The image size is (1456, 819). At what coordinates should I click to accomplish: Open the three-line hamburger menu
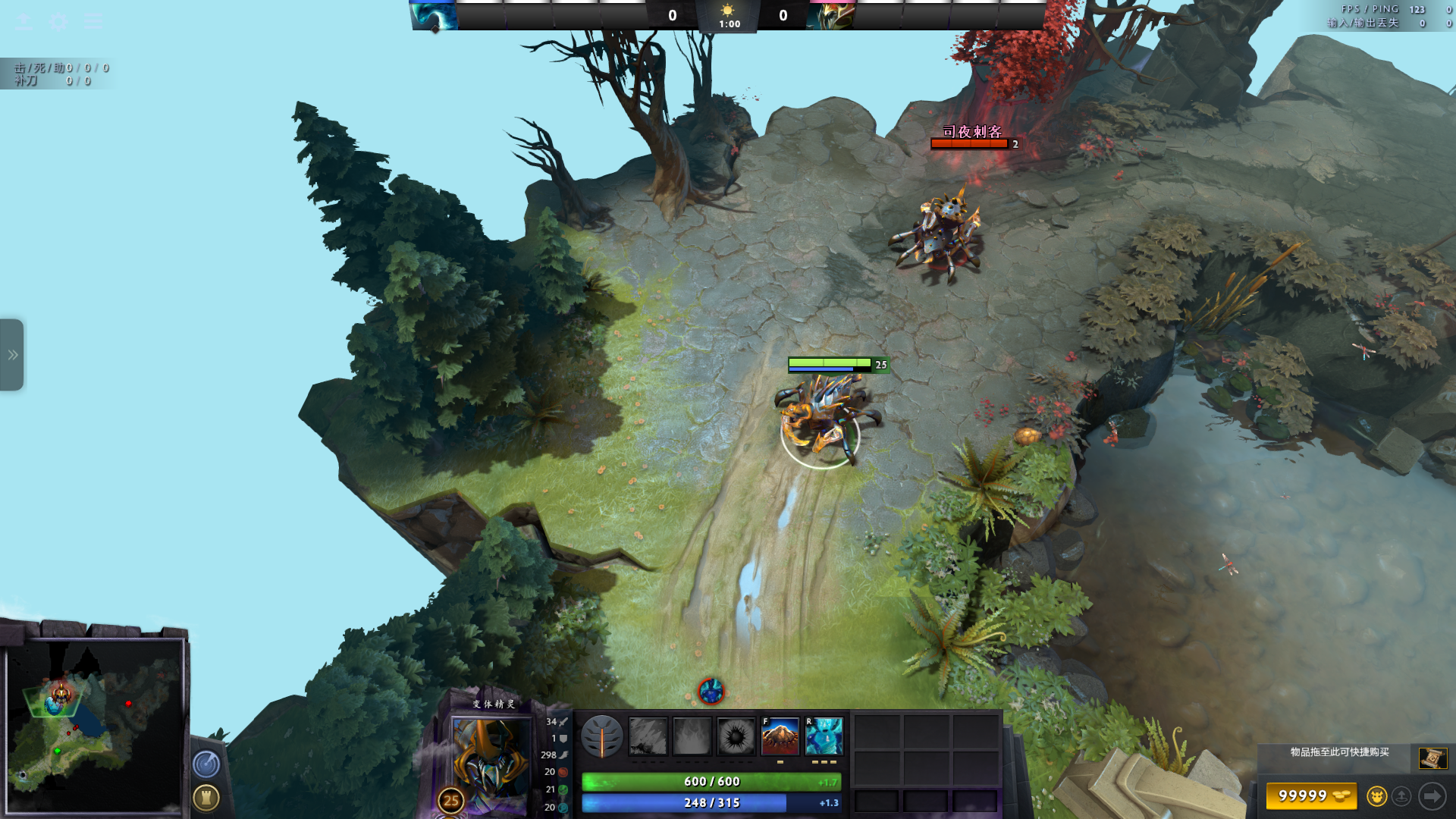tap(93, 21)
